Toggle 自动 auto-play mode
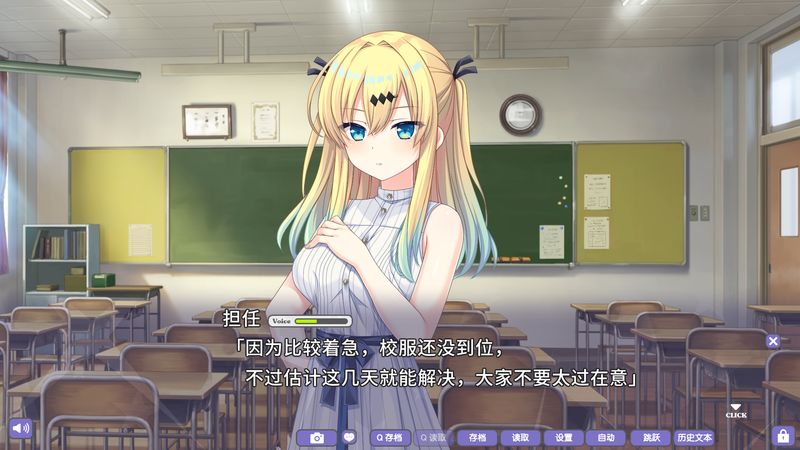 pyautogui.click(x=606, y=437)
